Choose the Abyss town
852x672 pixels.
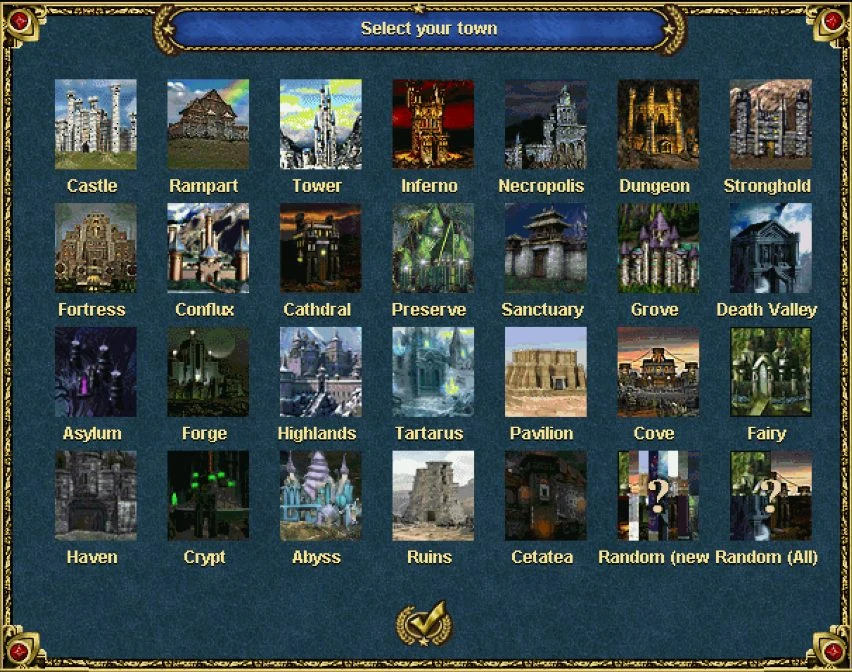click(320, 496)
